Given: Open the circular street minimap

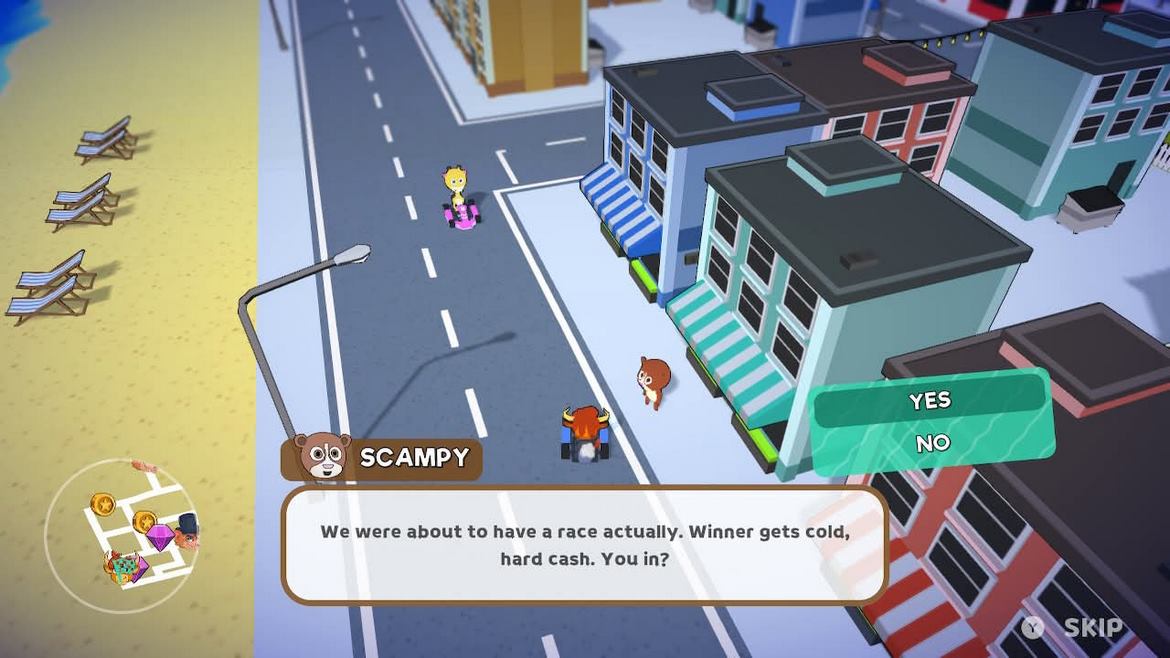Looking at the screenshot, I should pyautogui.click(x=121, y=535).
